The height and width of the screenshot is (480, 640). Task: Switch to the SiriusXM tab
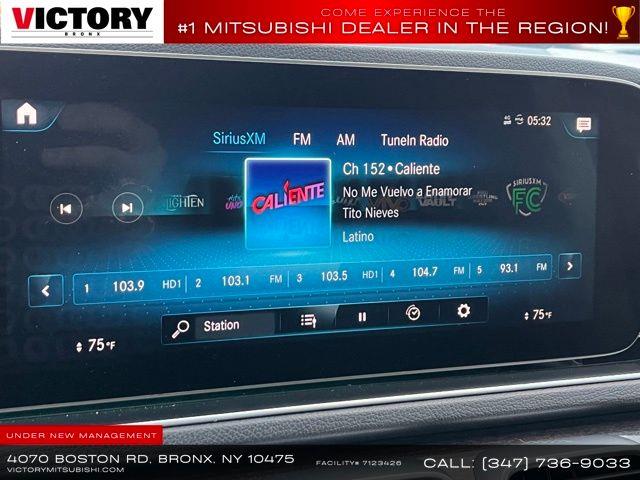click(239, 139)
